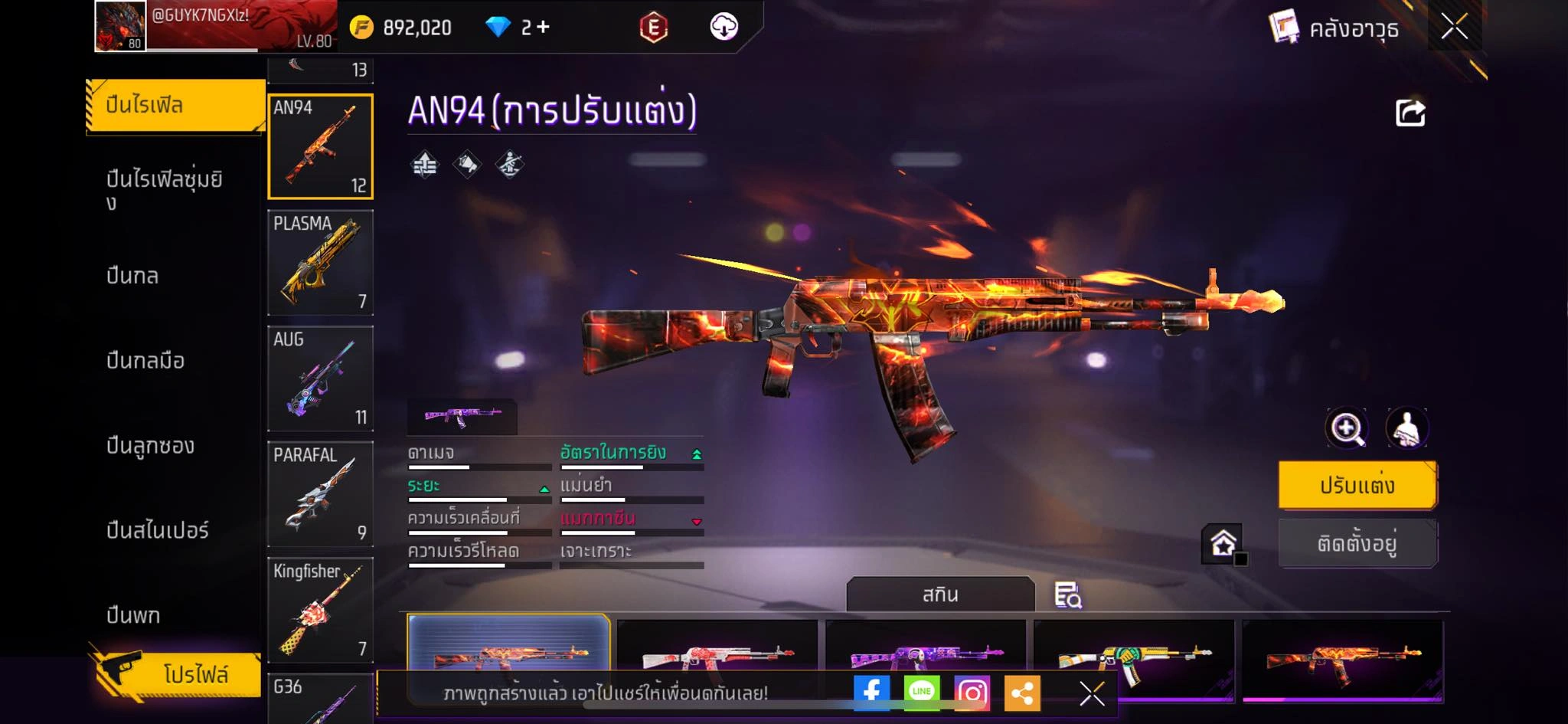Pick the AUG weapon tile

(320, 378)
